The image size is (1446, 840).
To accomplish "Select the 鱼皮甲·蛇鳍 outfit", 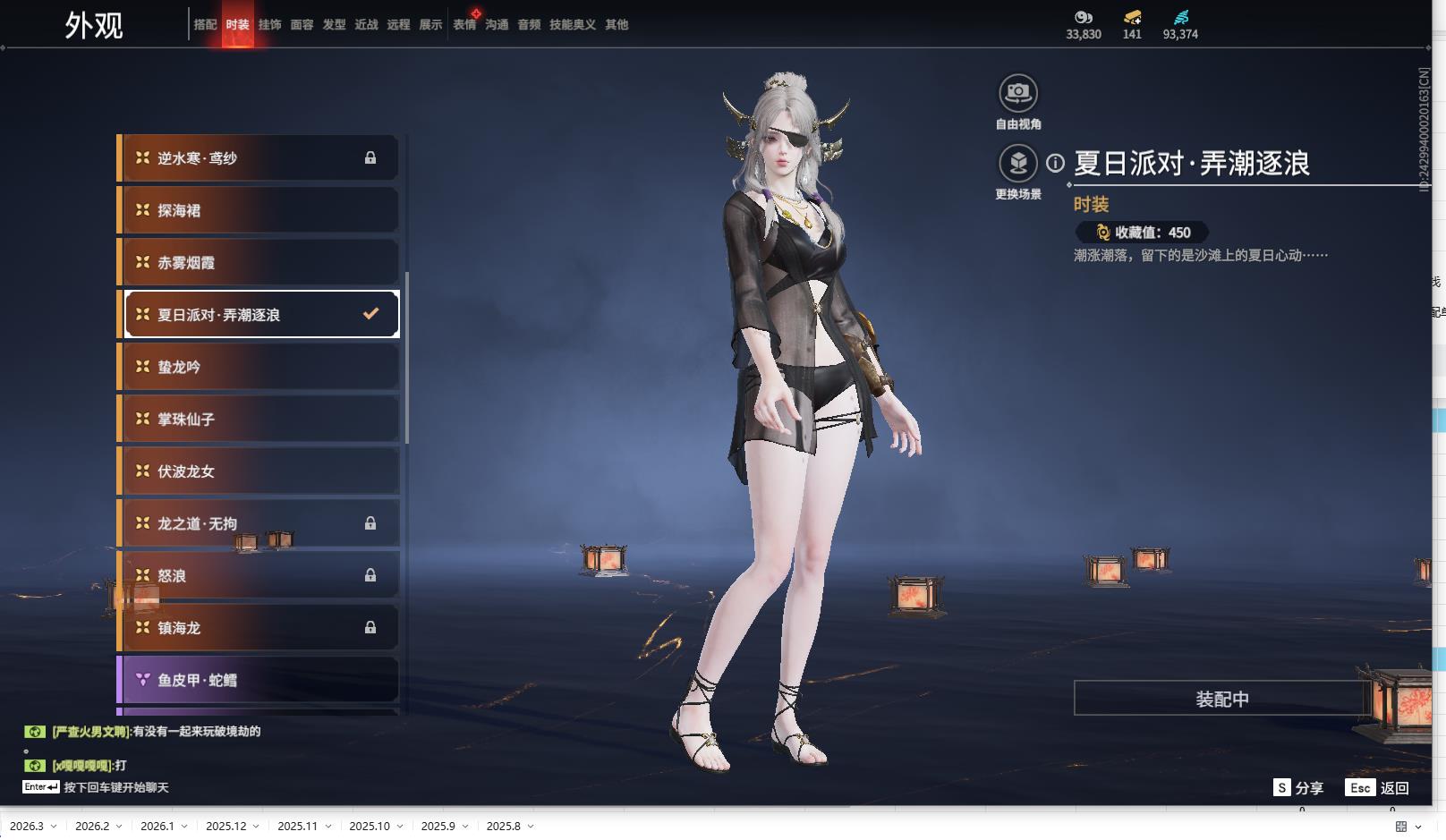I will (259, 680).
